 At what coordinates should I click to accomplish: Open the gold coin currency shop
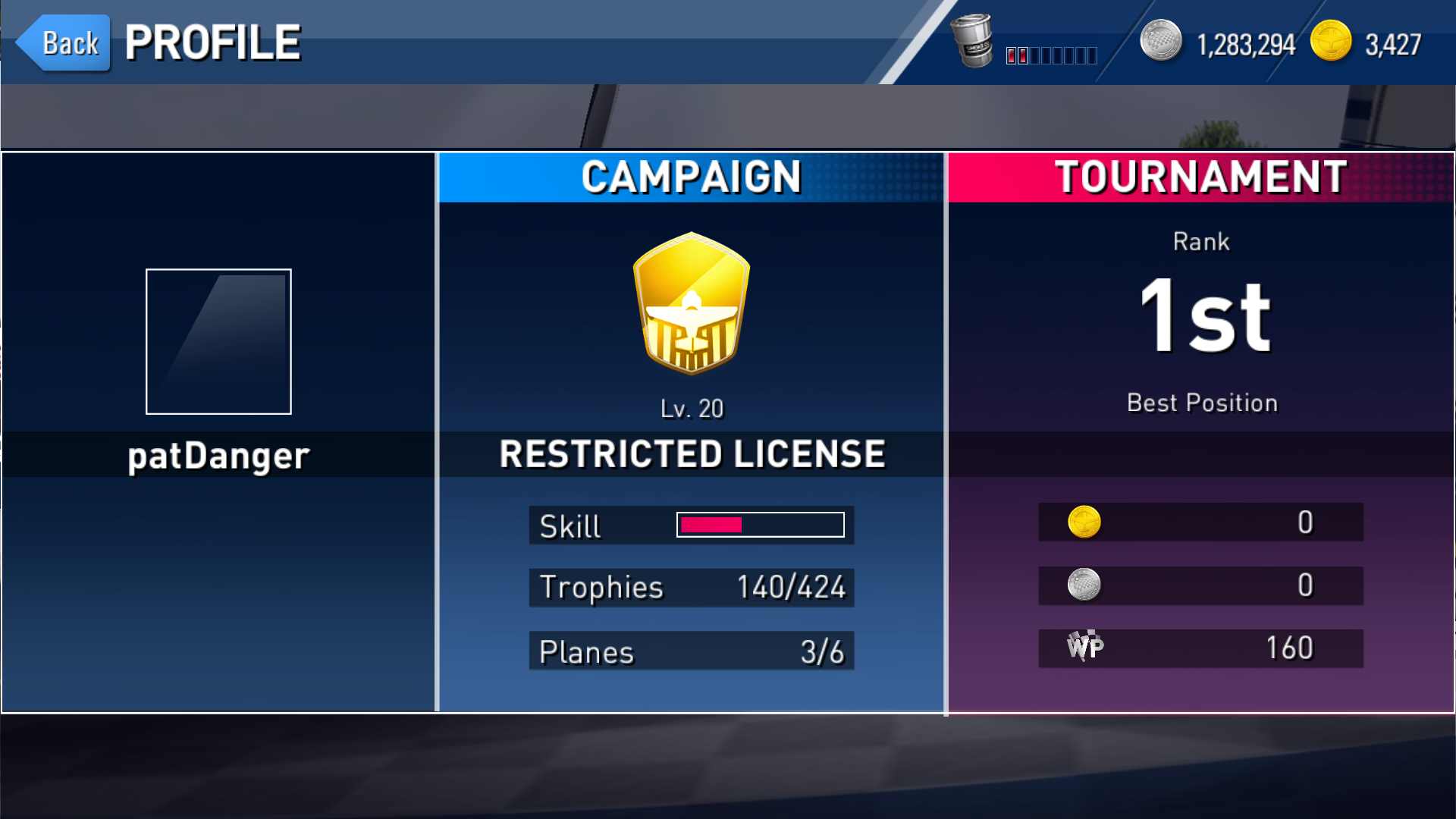(x=1331, y=41)
